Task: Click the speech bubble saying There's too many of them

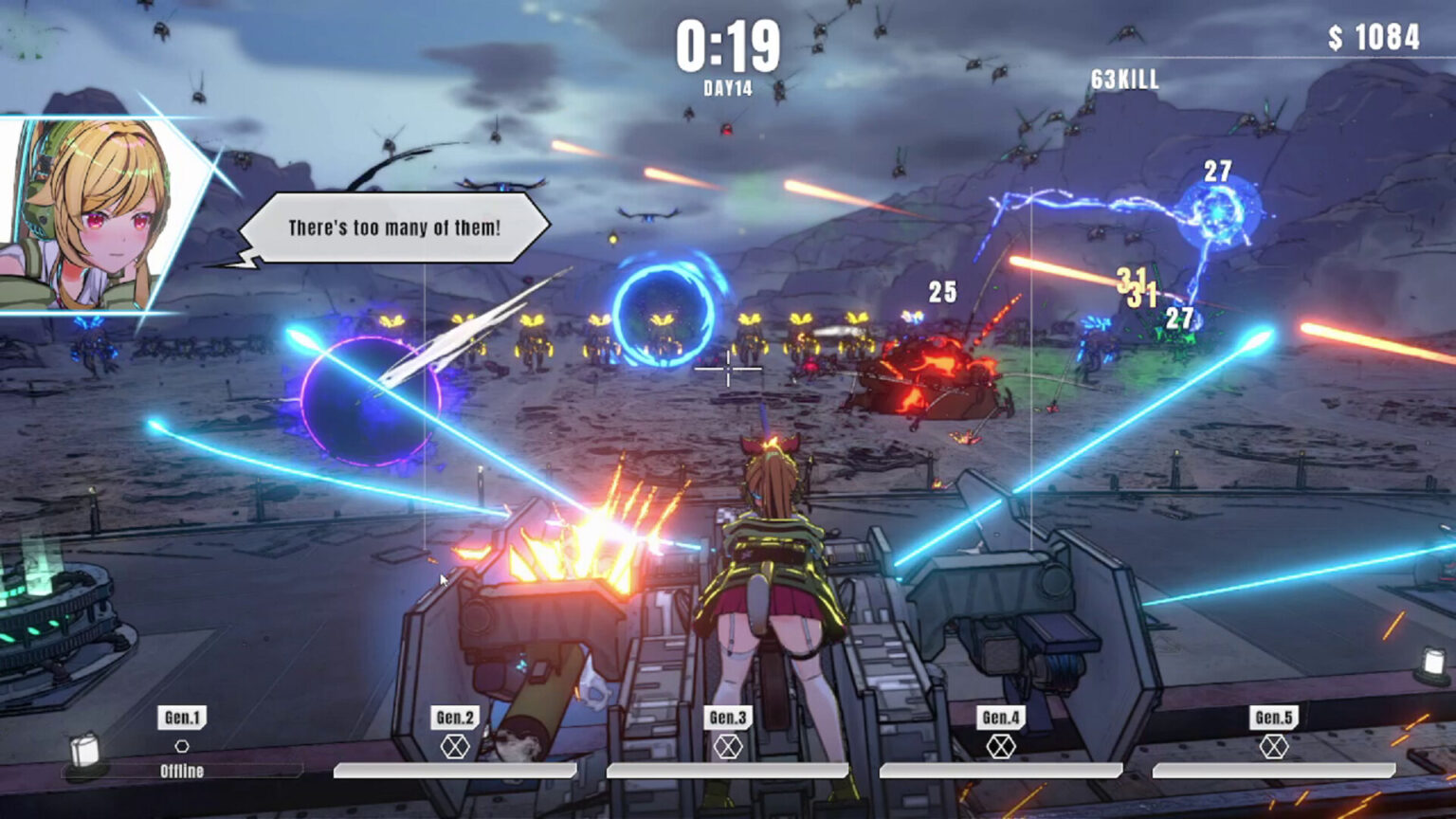Action: click(393, 227)
